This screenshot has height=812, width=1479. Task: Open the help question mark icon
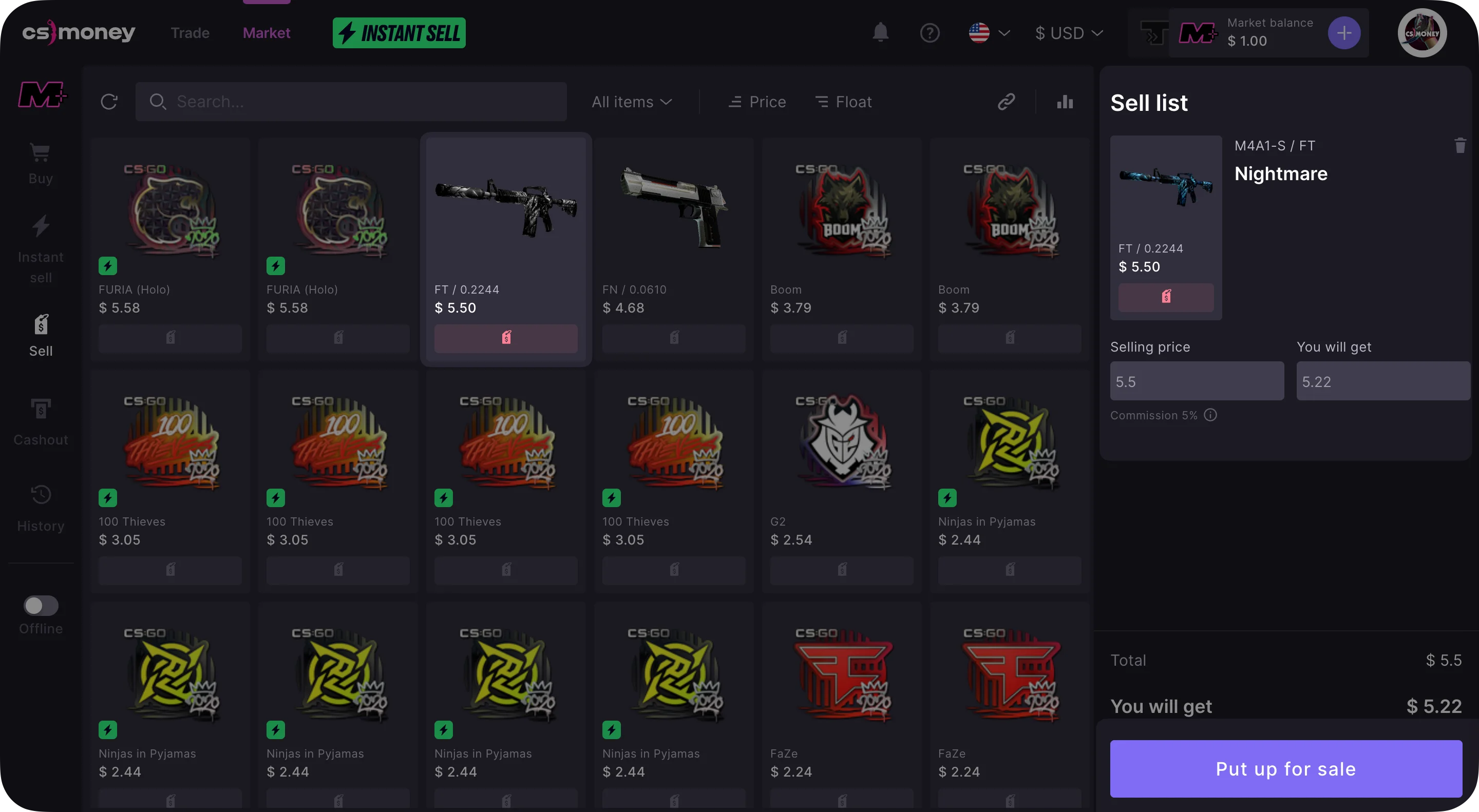pos(930,33)
